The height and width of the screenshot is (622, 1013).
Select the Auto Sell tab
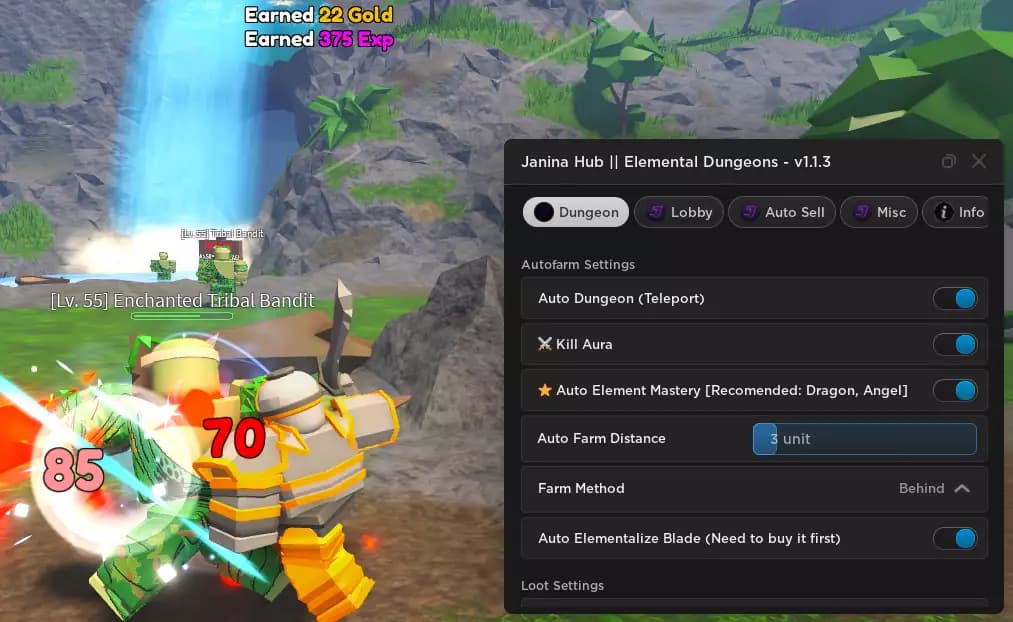(782, 212)
